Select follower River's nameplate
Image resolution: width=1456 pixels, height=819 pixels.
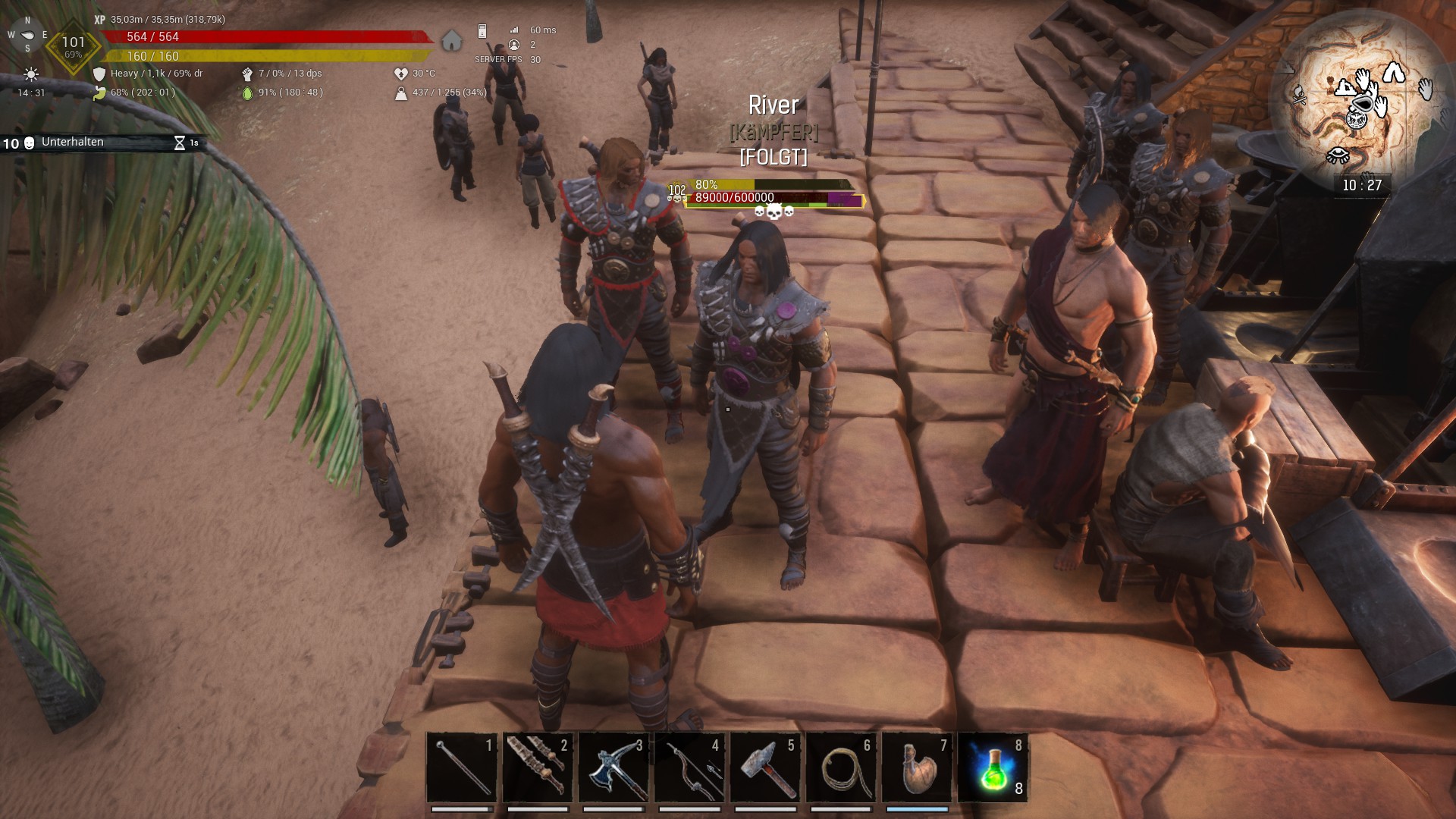[x=773, y=105]
